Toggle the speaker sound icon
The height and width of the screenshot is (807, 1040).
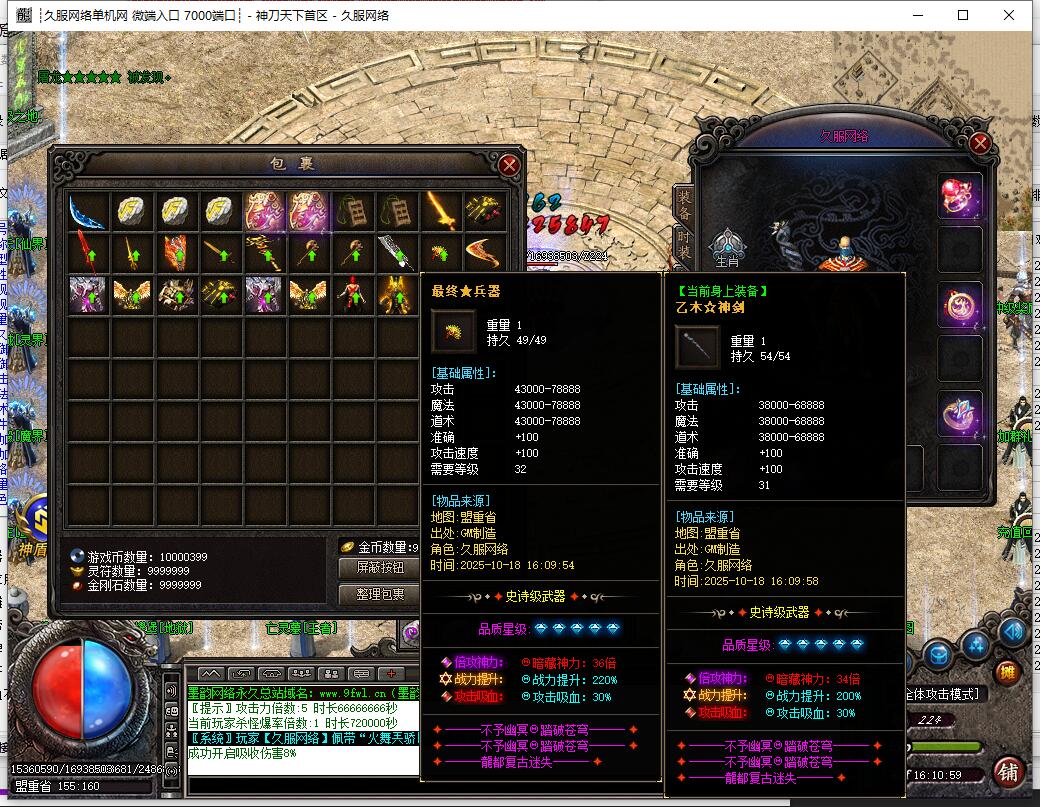pos(1013,631)
